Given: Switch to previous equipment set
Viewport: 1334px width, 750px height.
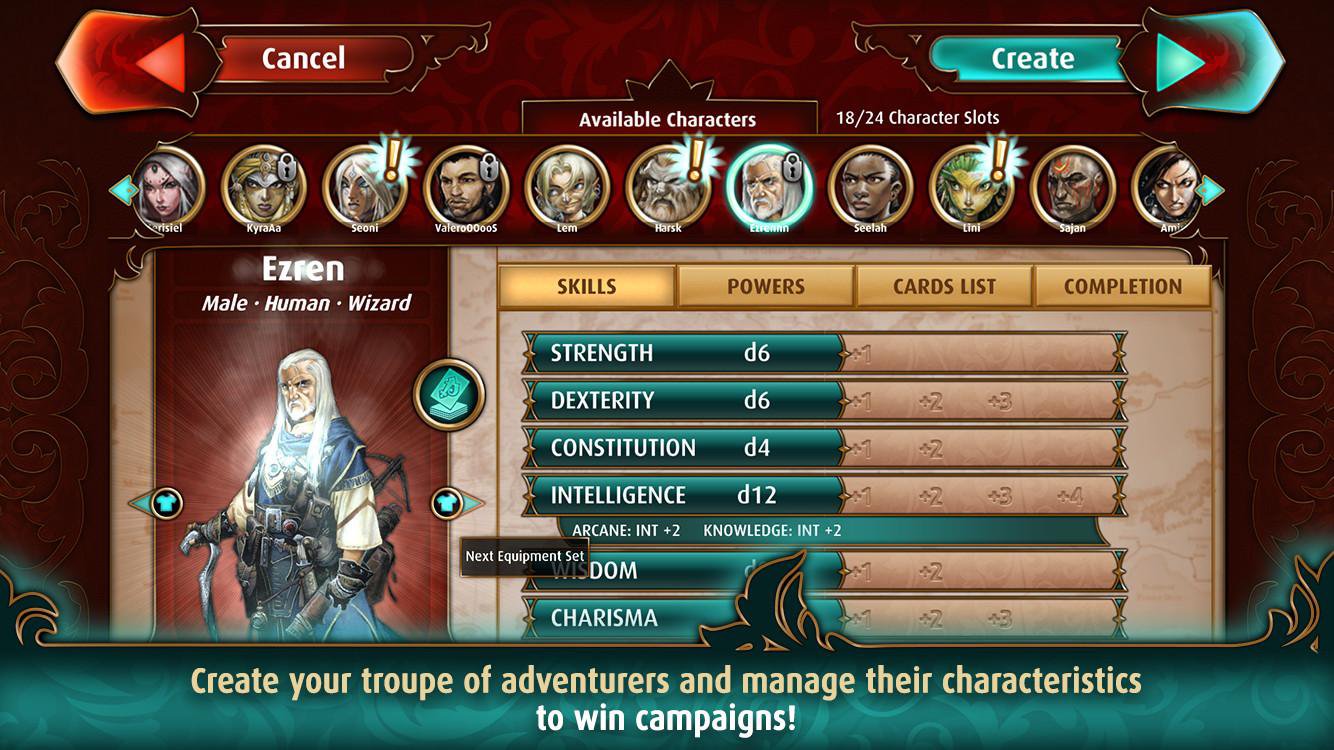Looking at the screenshot, I should [166, 503].
